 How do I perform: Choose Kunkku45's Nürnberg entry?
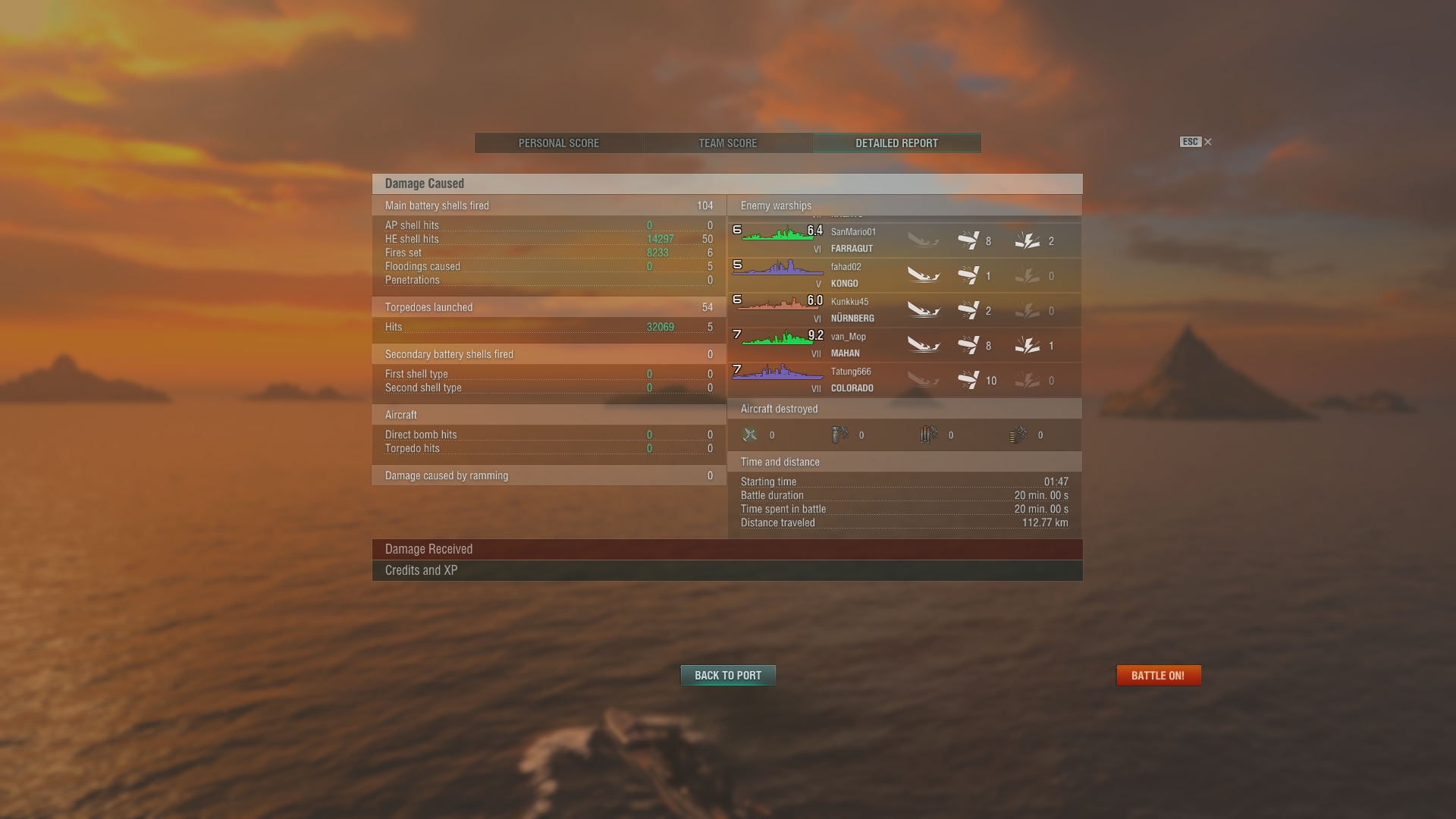tap(904, 310)
